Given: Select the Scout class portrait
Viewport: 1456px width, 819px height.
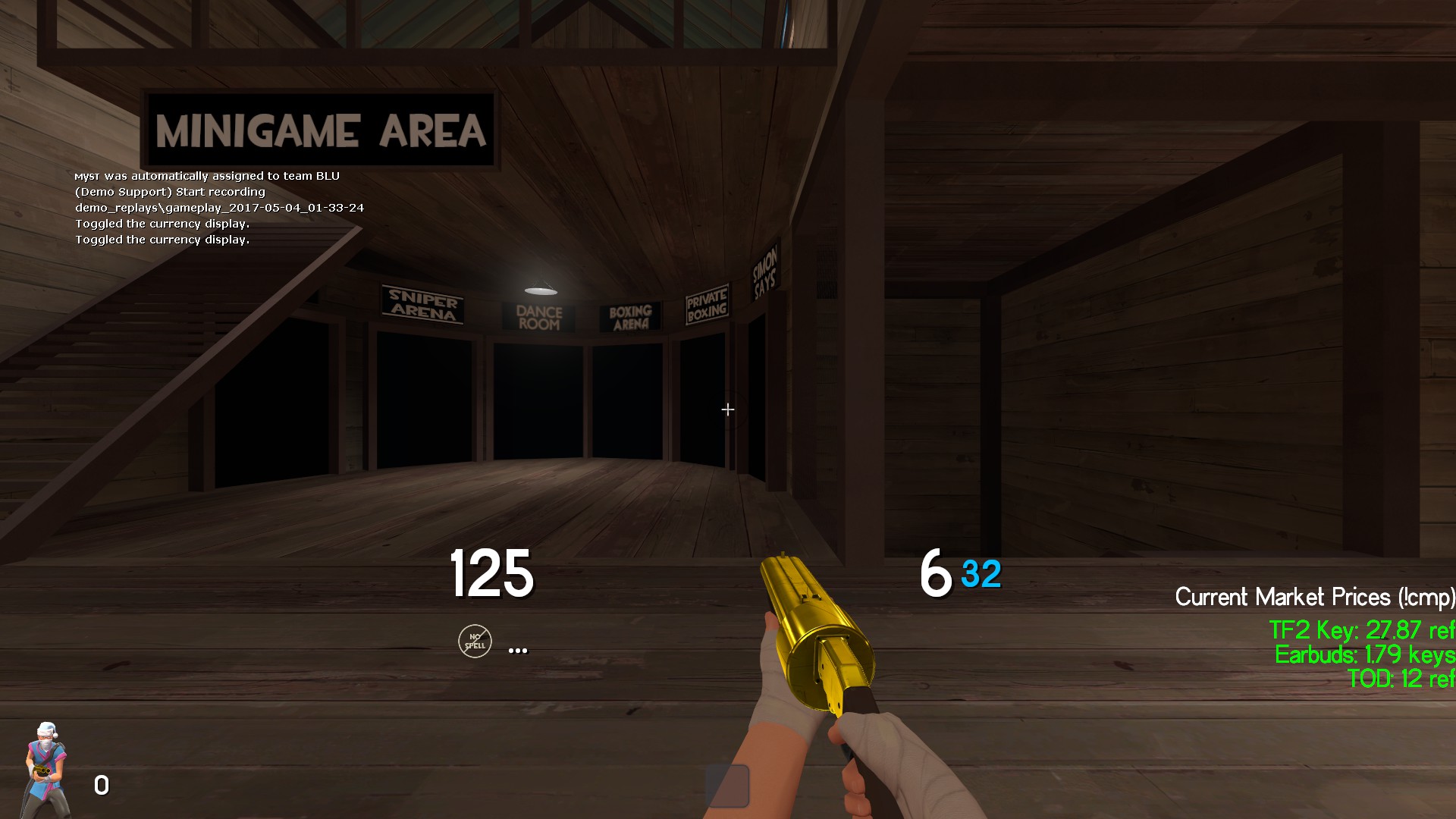Looking at the screenshot, I should point(47,767).
